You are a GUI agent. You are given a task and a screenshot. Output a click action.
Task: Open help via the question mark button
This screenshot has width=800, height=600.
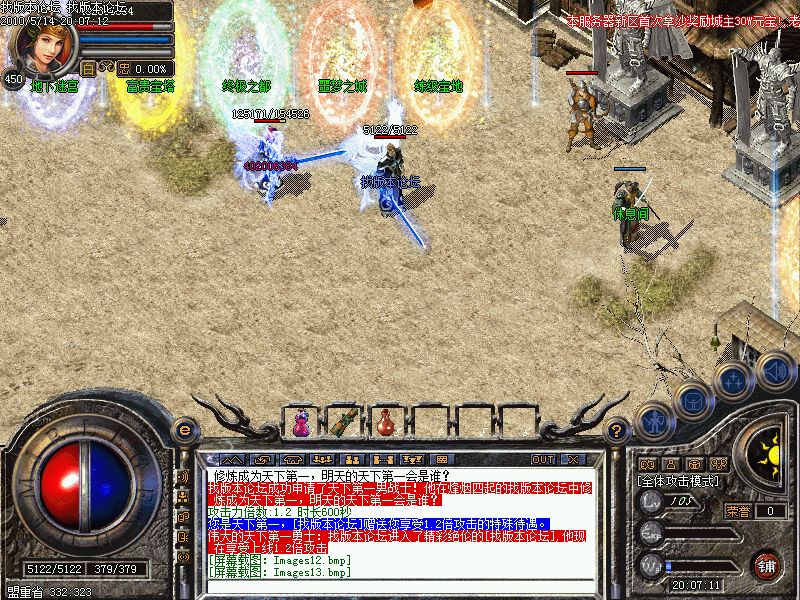[617, 430]
